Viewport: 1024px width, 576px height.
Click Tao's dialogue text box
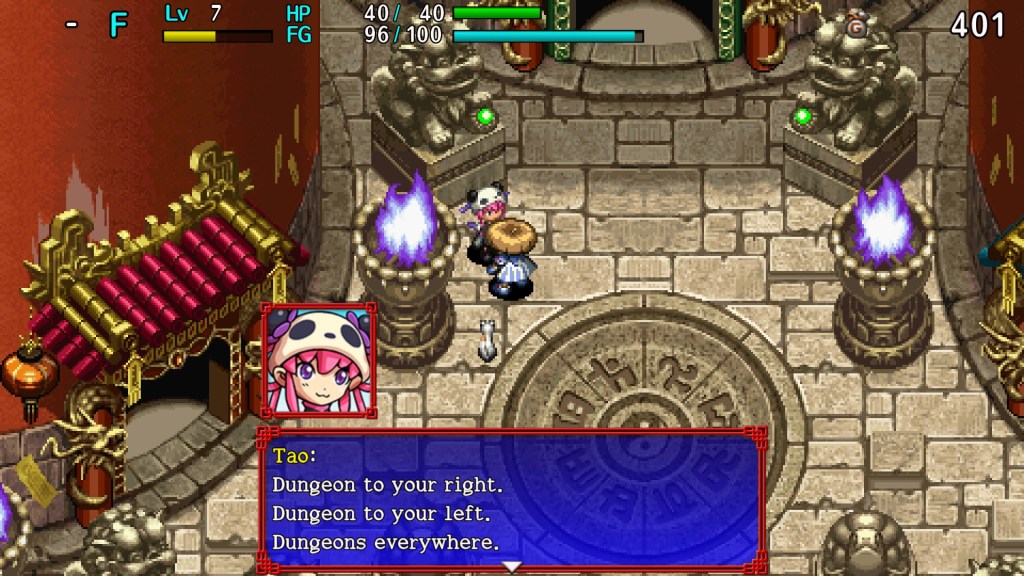[x=511, y=499]
